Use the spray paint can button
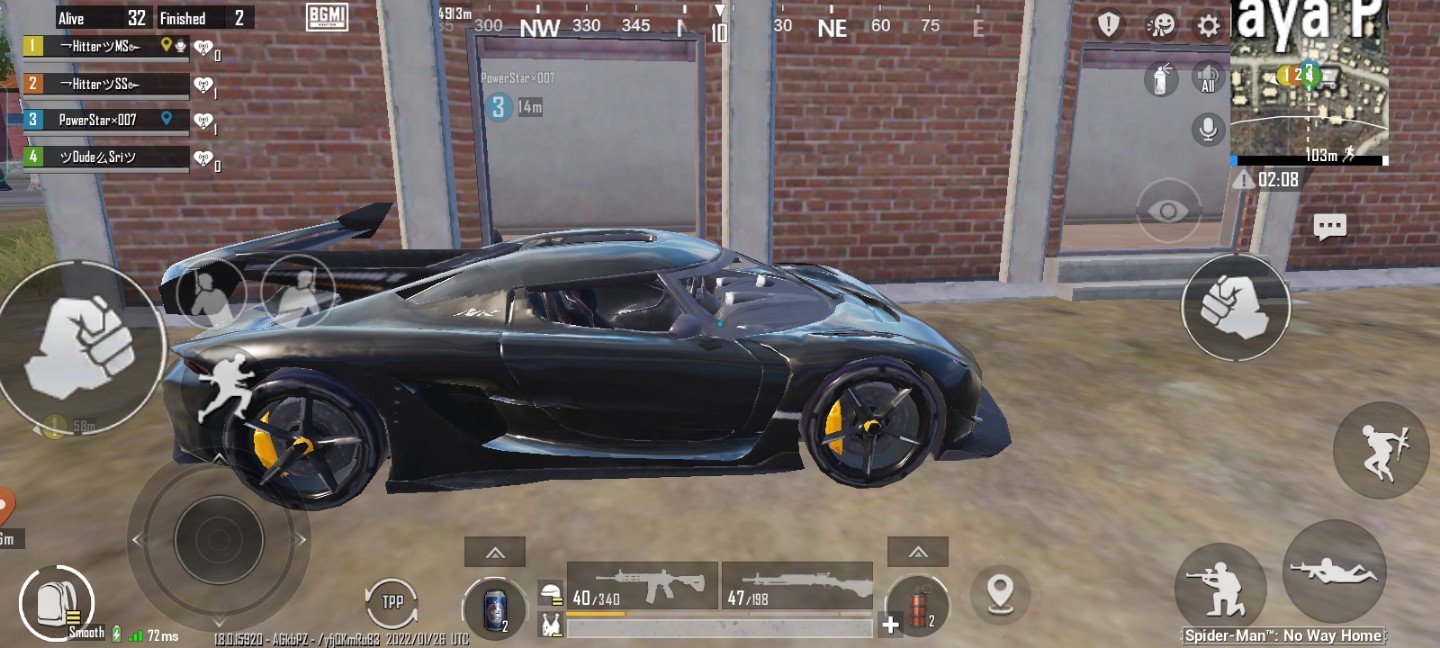Screen dimensions: 1440x648 (1160, 79)
